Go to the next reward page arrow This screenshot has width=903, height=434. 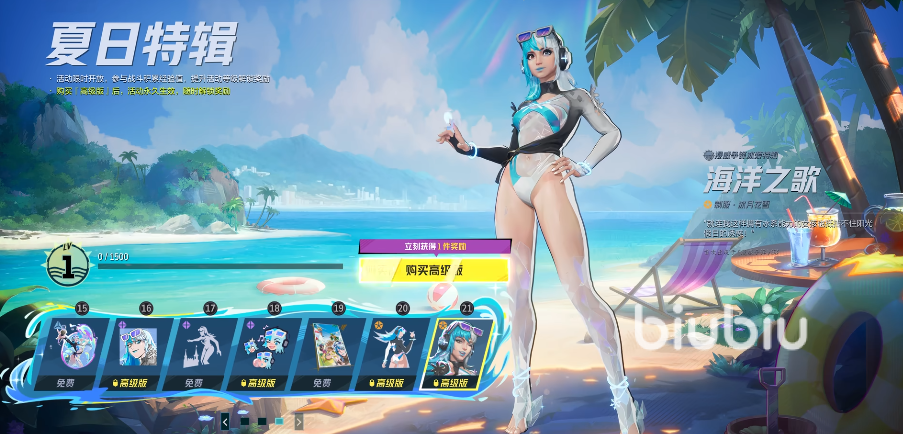[x=298, y=422]
